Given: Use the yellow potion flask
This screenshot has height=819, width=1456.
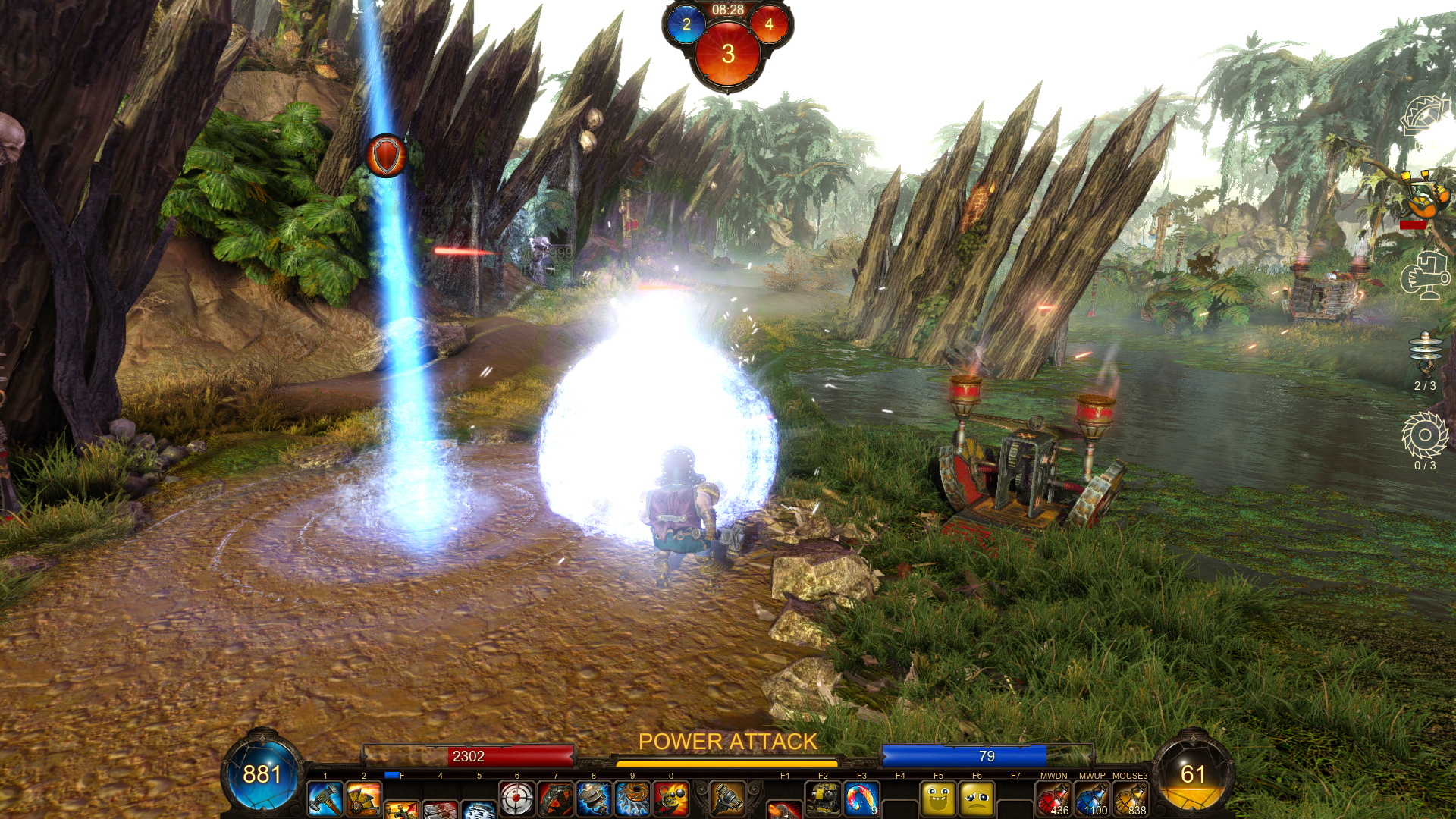Looking at the screenshot, I should pos(1131,800).
